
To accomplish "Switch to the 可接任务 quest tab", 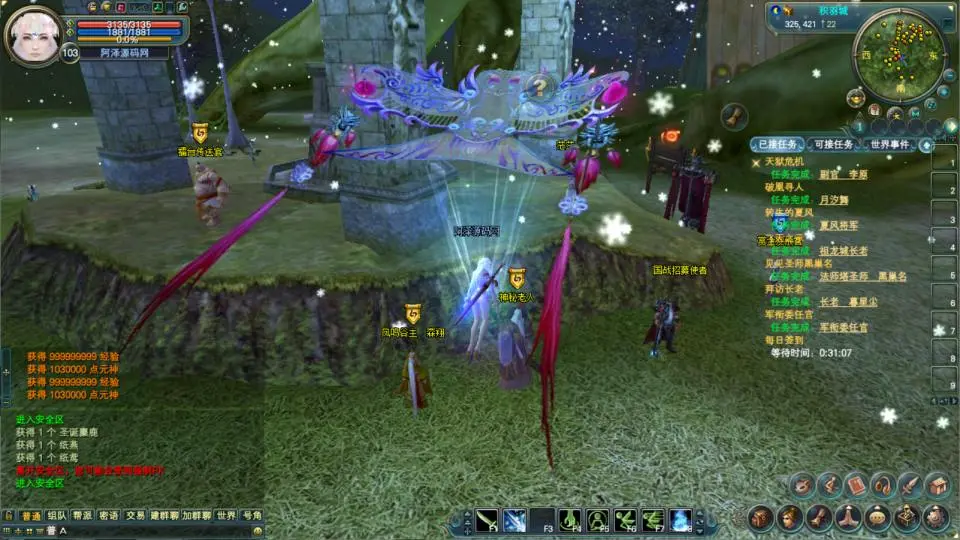I will point(831,145).
